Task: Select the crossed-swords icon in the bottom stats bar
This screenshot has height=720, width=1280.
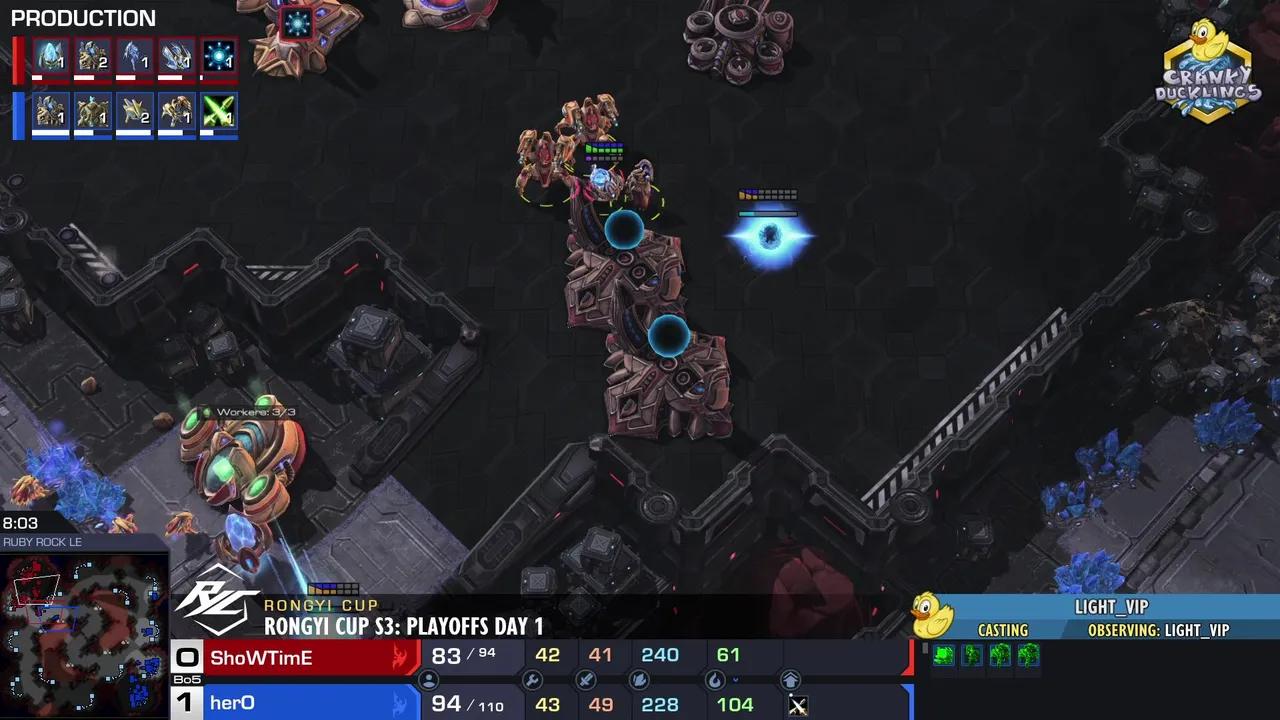Action: point(589,681)
